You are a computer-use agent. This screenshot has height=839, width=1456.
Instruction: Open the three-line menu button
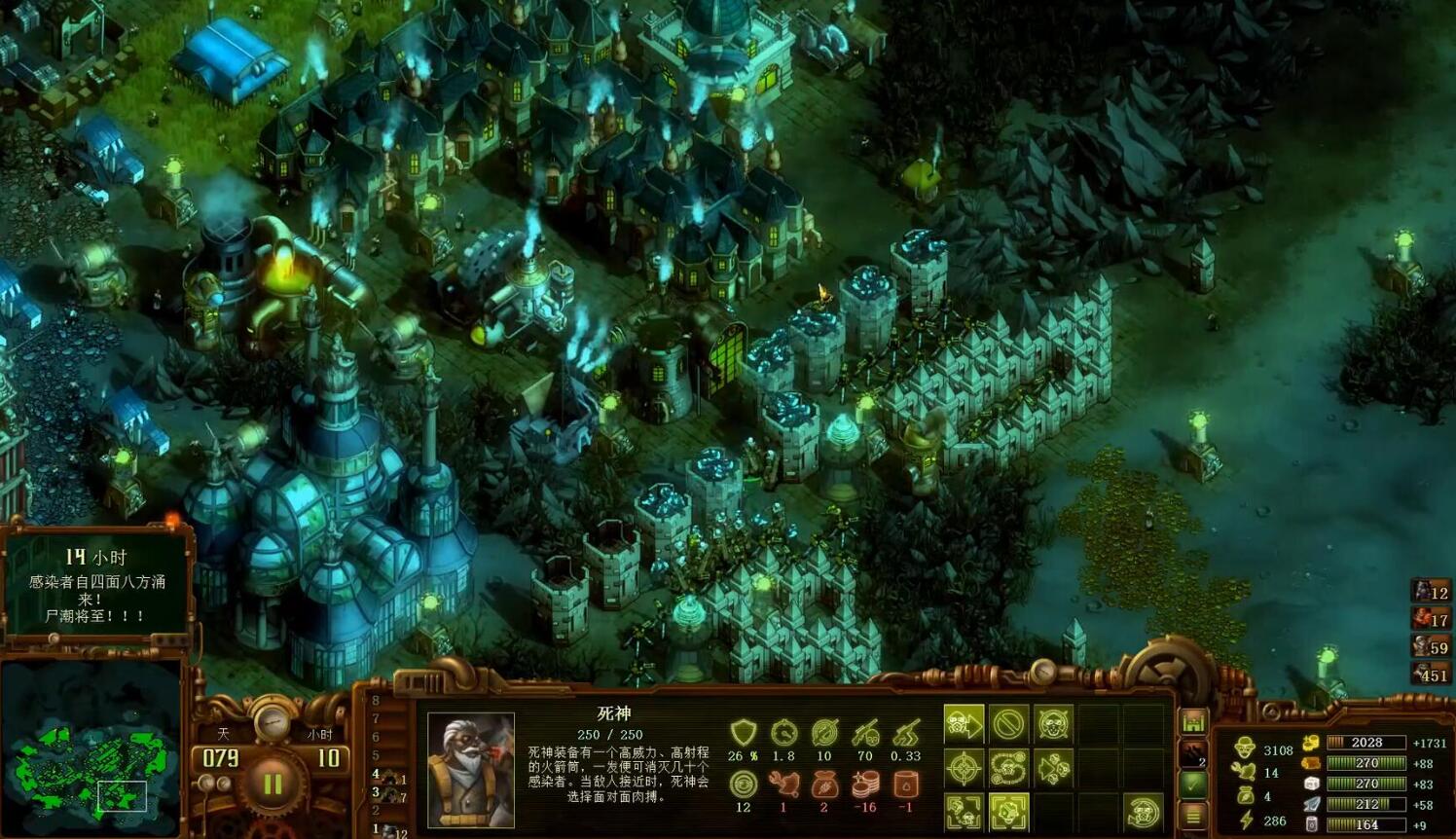pyautogui.click(x=1194, y=815)
